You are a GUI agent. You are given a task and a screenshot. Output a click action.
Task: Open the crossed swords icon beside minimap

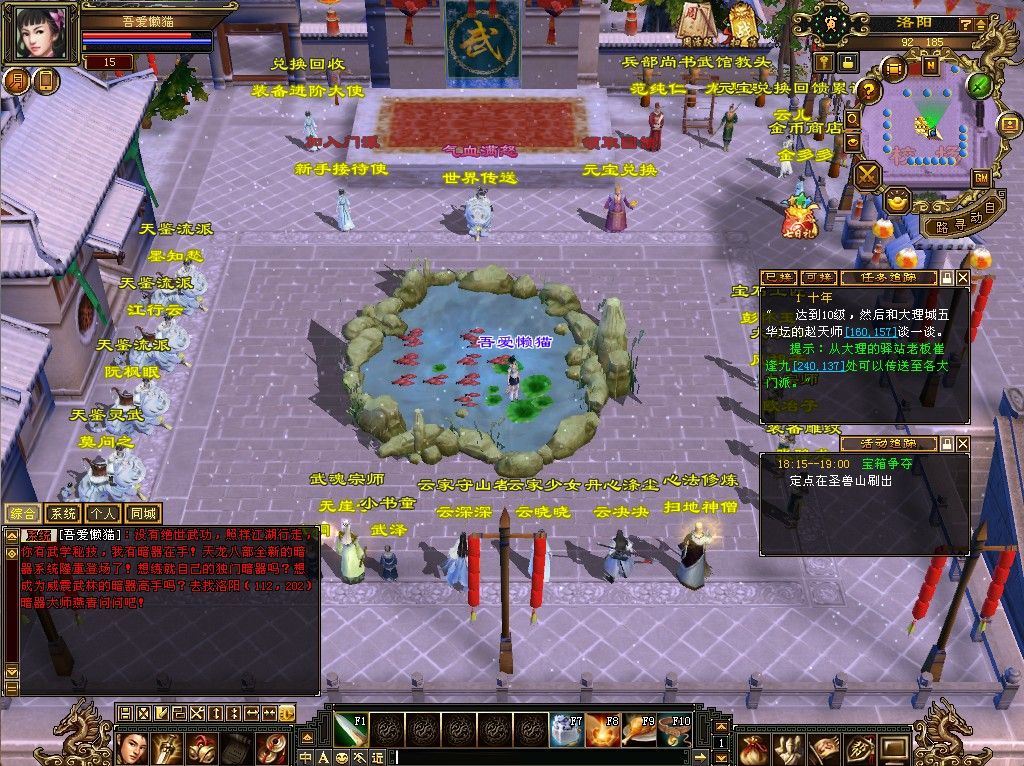pos(866,176)
